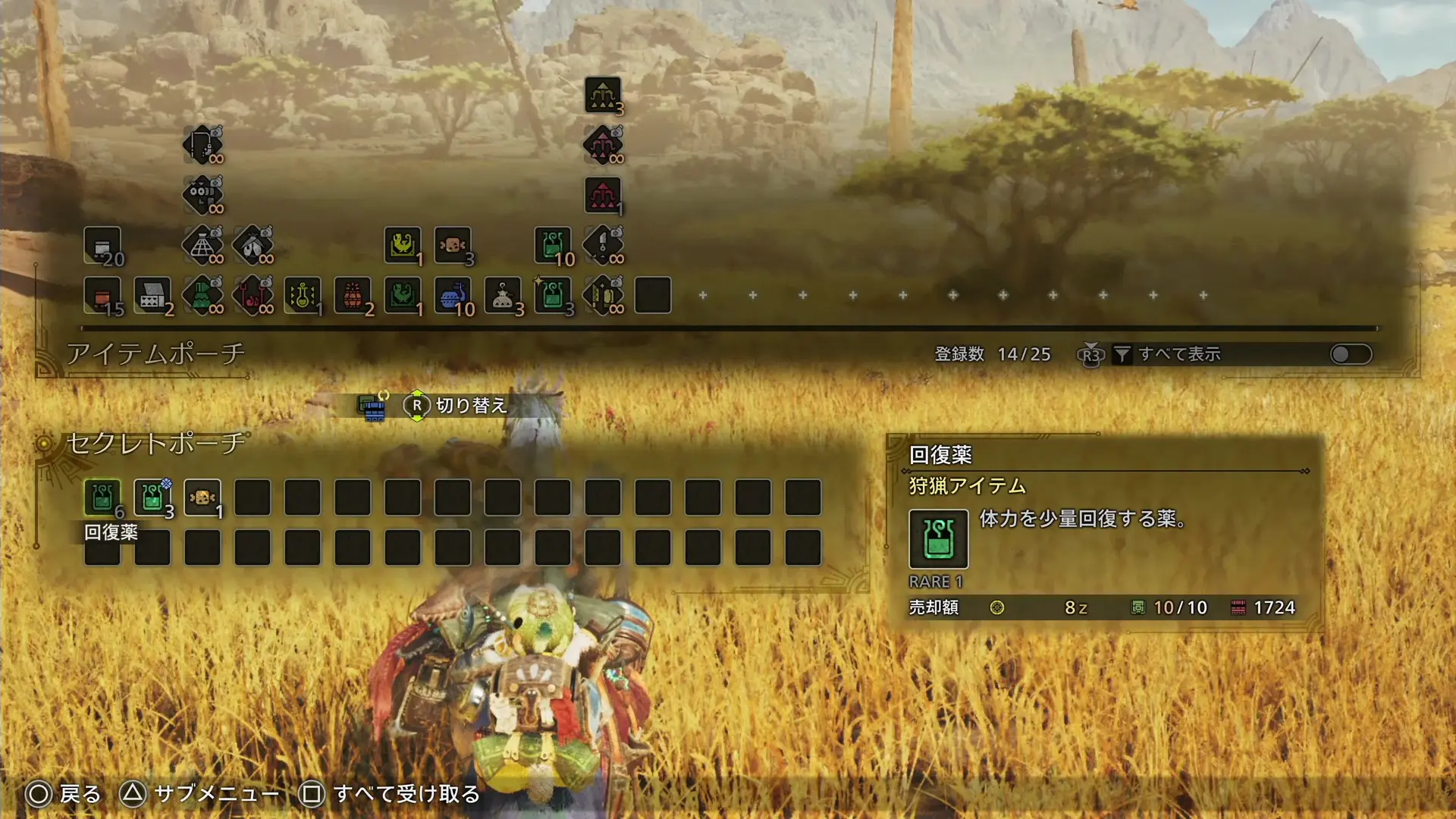Viewport: 1456px width, 819px height.
Task: Toggle the すべて表示 filter switch
Action: (1351, 354)
